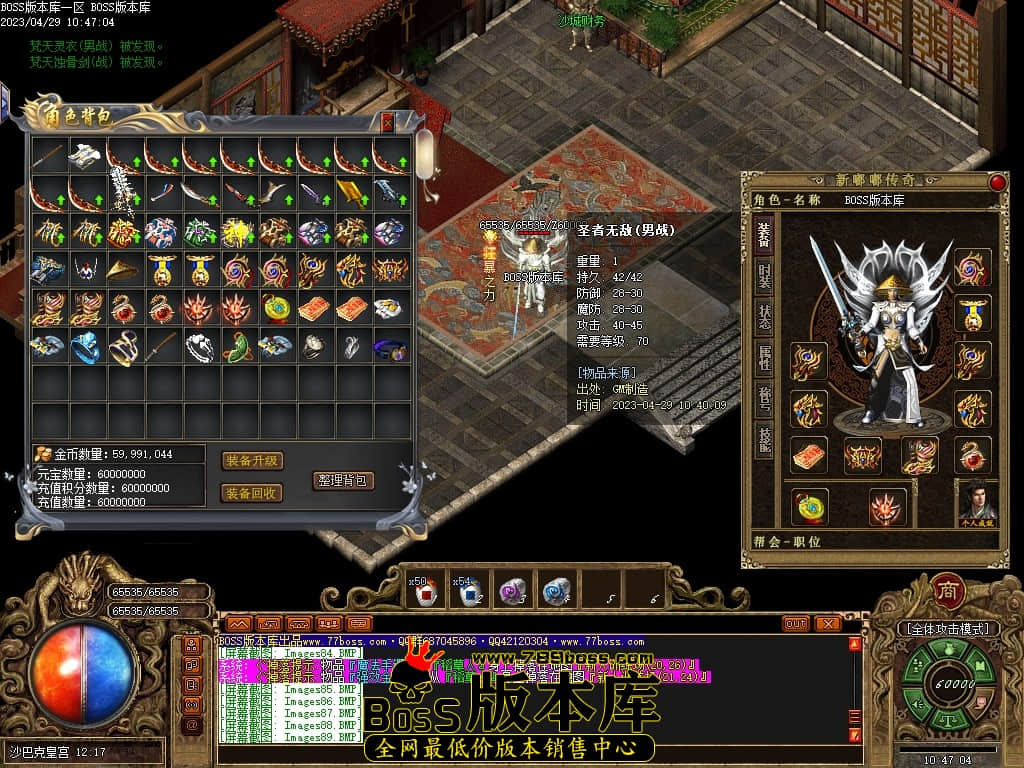Select the purple swirl scroll hotbar slot

512,592
